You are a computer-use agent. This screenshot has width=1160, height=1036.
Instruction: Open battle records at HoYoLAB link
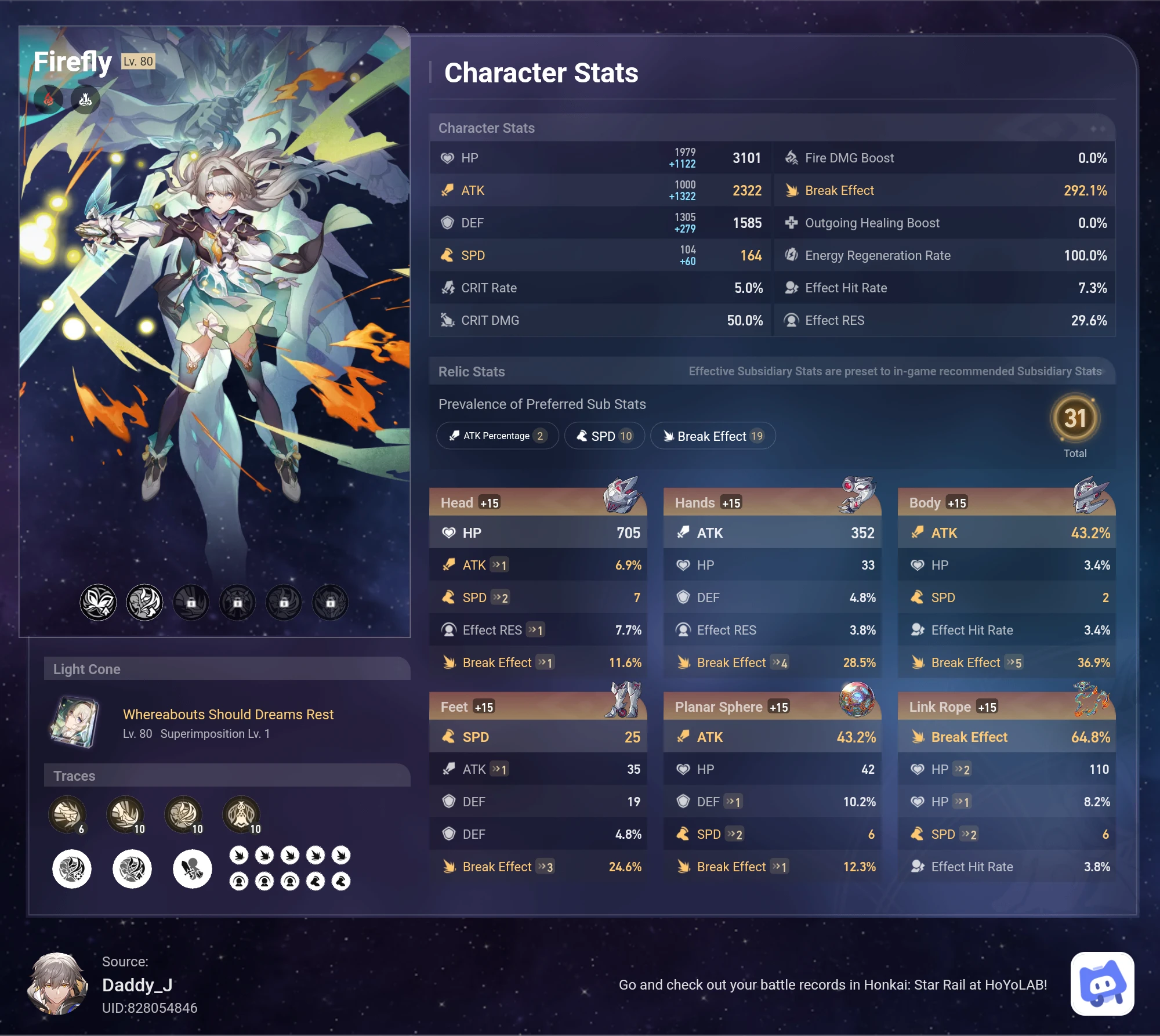pyautogui.click(x=833, y=984)
